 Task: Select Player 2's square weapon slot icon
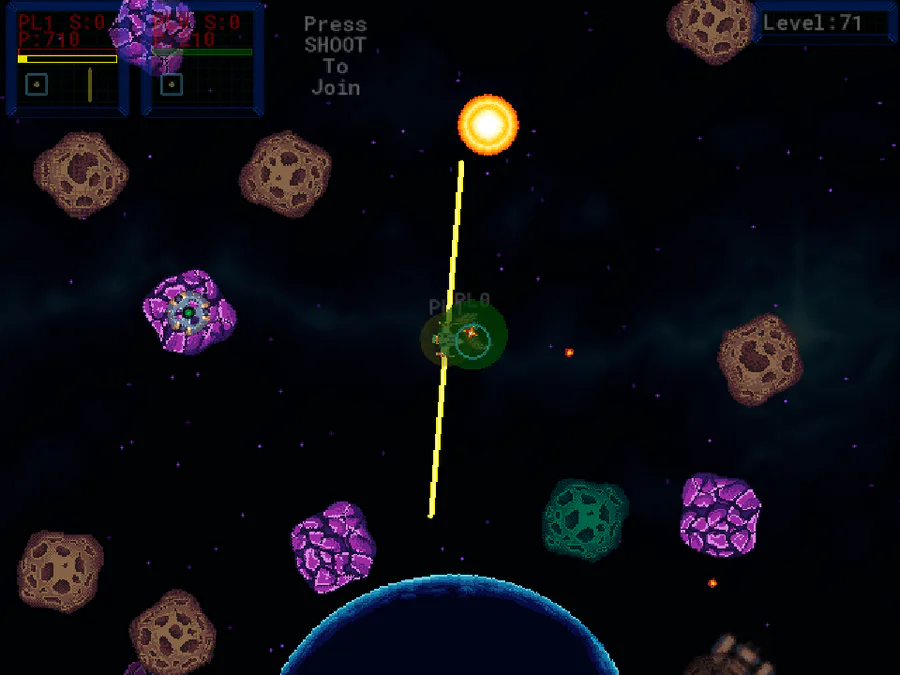click(x=171, y=85)
